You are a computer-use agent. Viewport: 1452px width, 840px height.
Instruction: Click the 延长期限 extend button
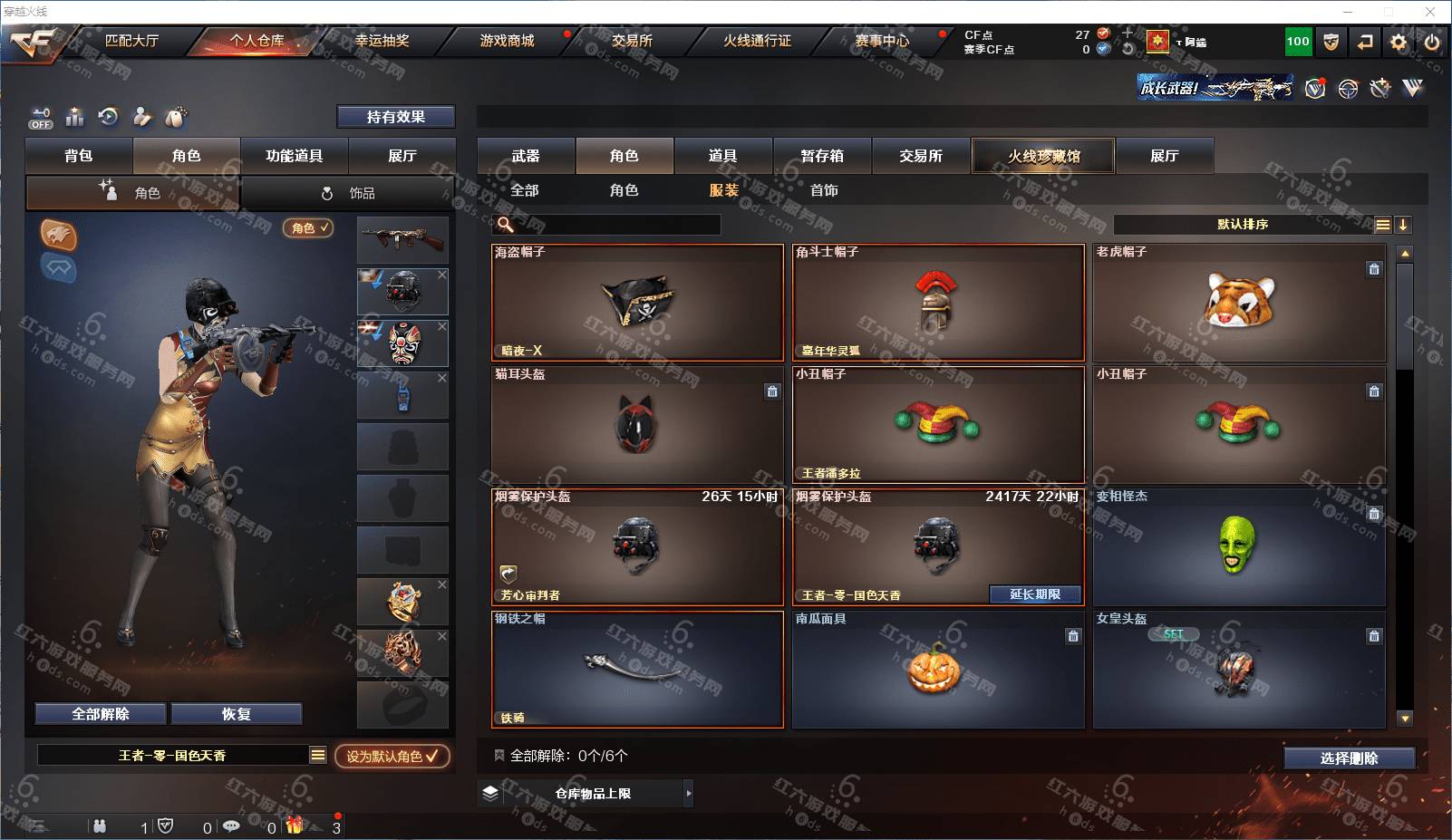pos(1035,594)
